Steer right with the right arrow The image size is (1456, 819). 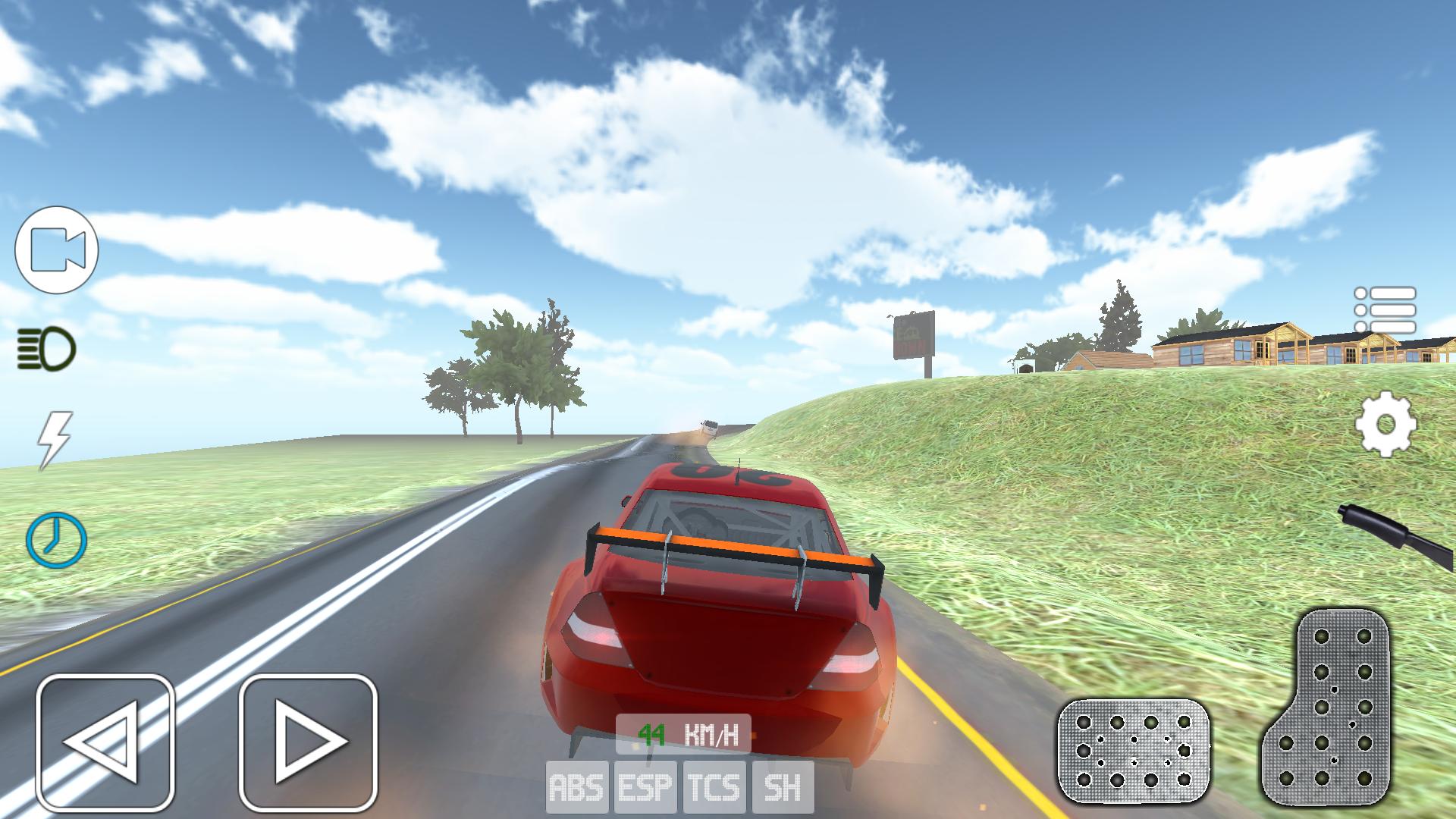click(308, 741)
